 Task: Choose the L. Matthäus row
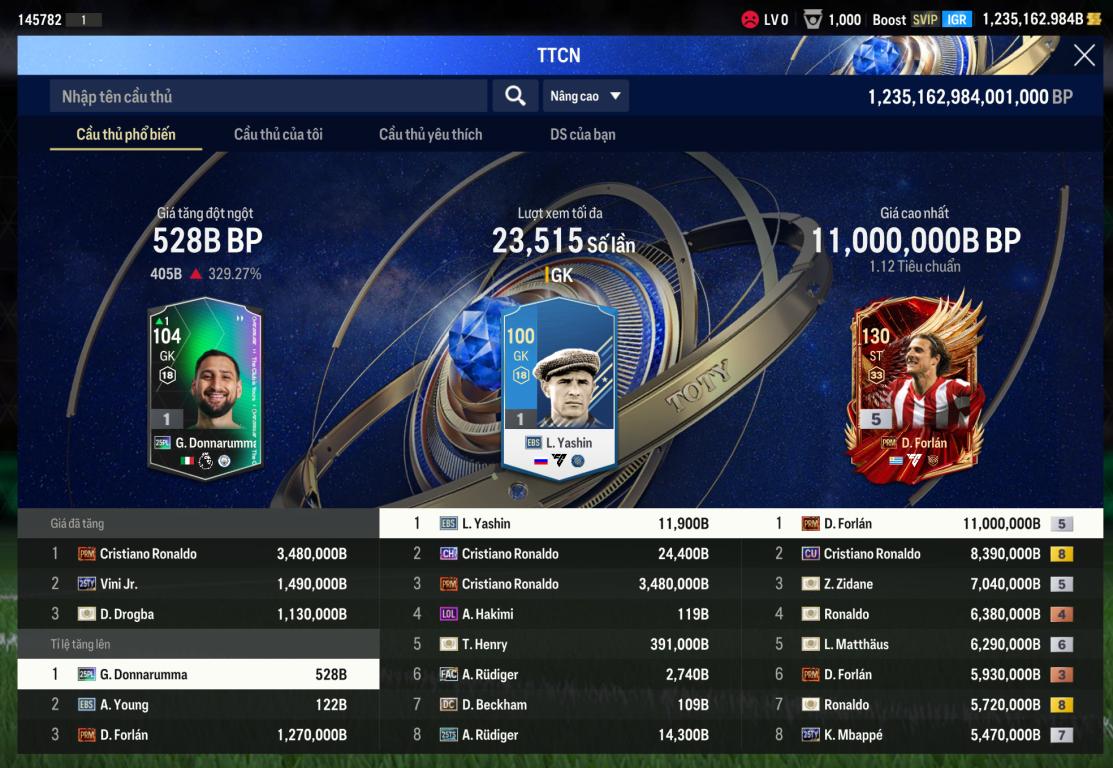pos(922,645)
